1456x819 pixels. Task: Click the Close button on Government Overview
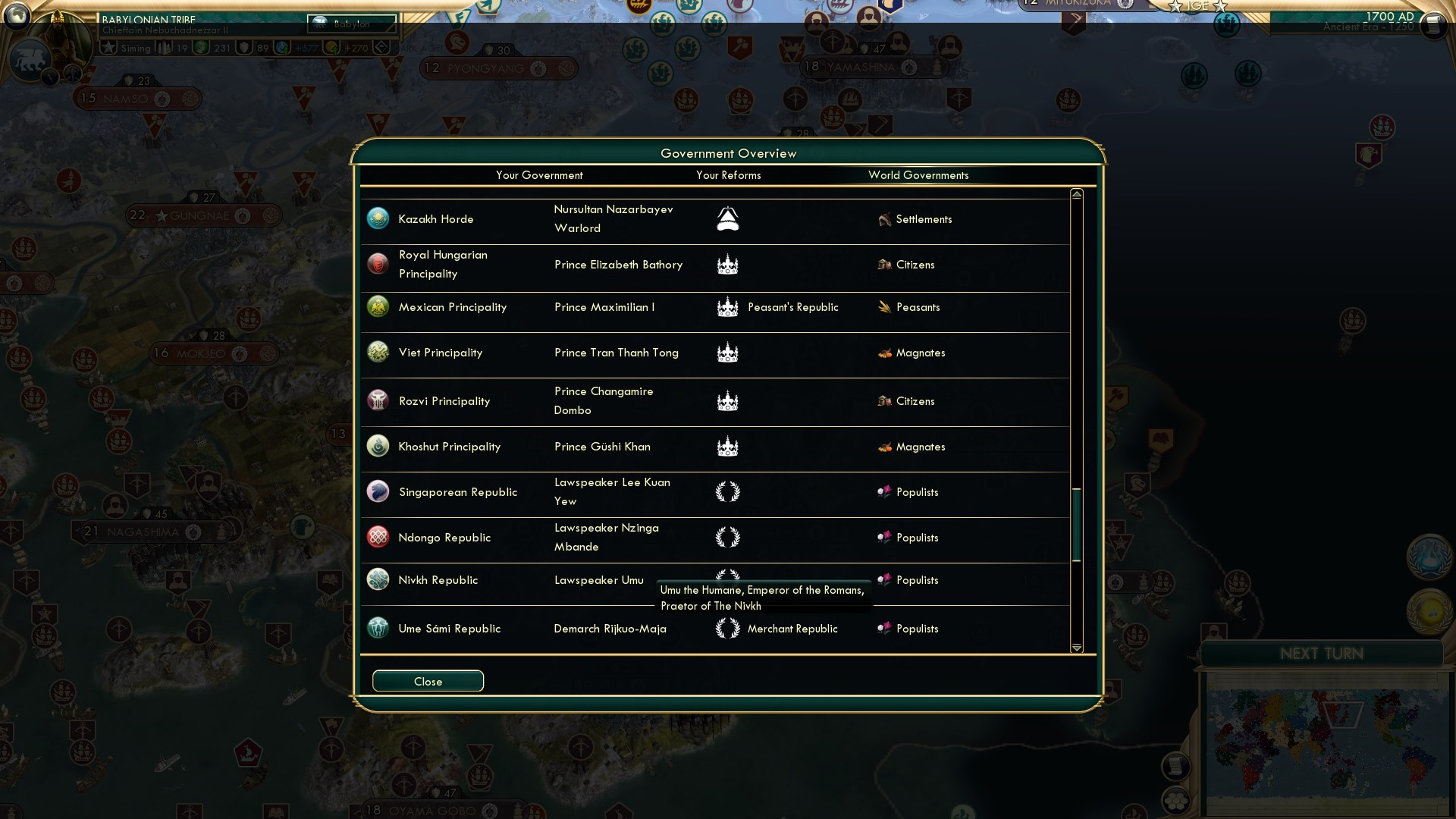coord(427,681)
